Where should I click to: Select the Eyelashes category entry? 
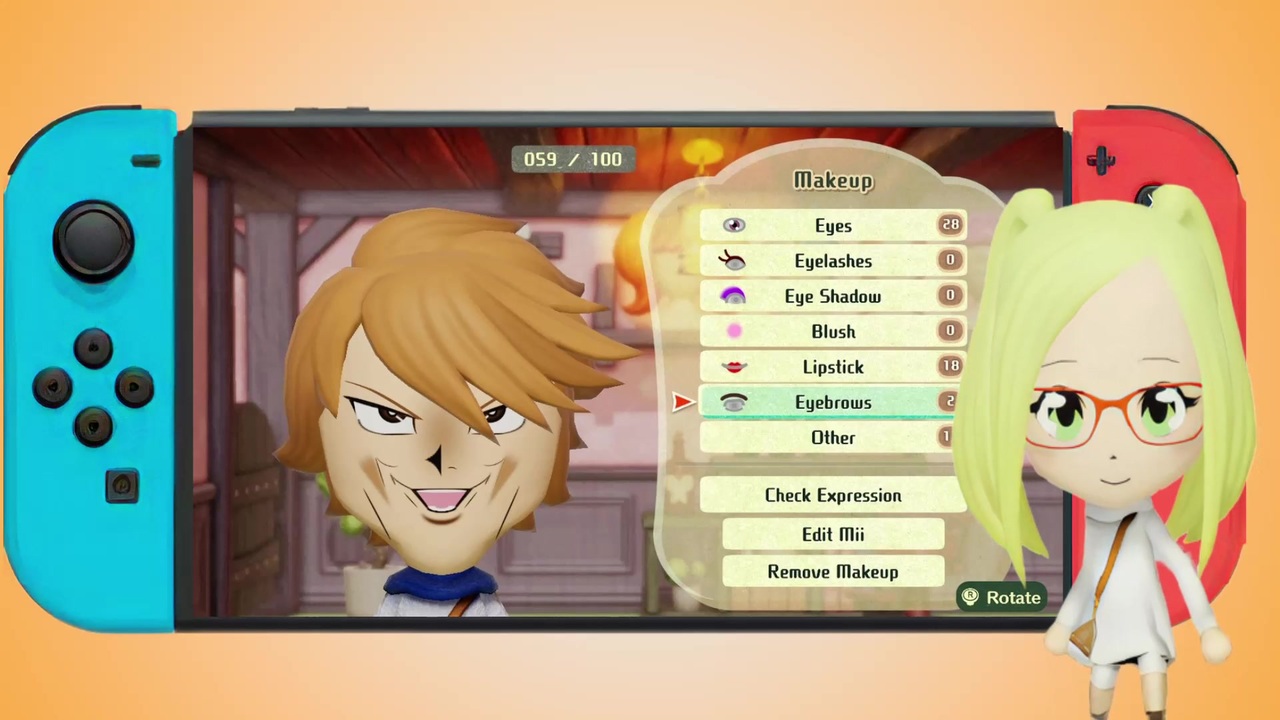tap(833, 260)
